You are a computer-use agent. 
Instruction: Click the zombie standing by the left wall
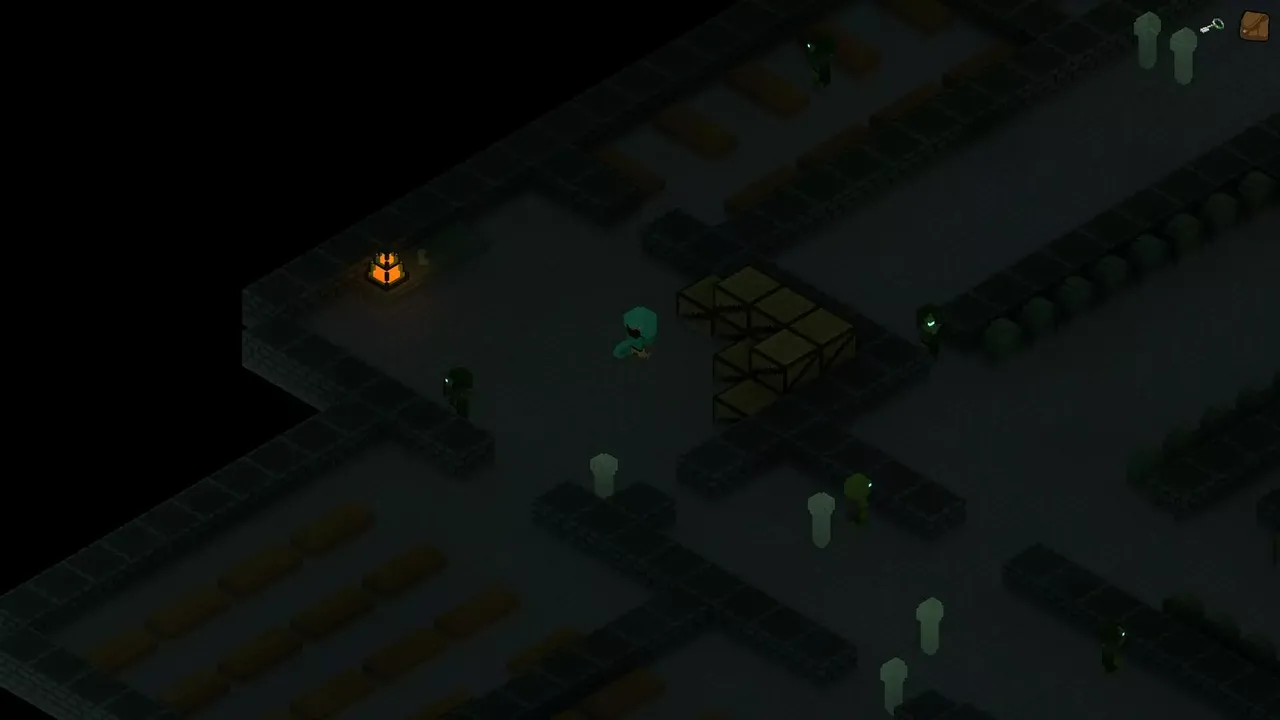coord(460,388)
